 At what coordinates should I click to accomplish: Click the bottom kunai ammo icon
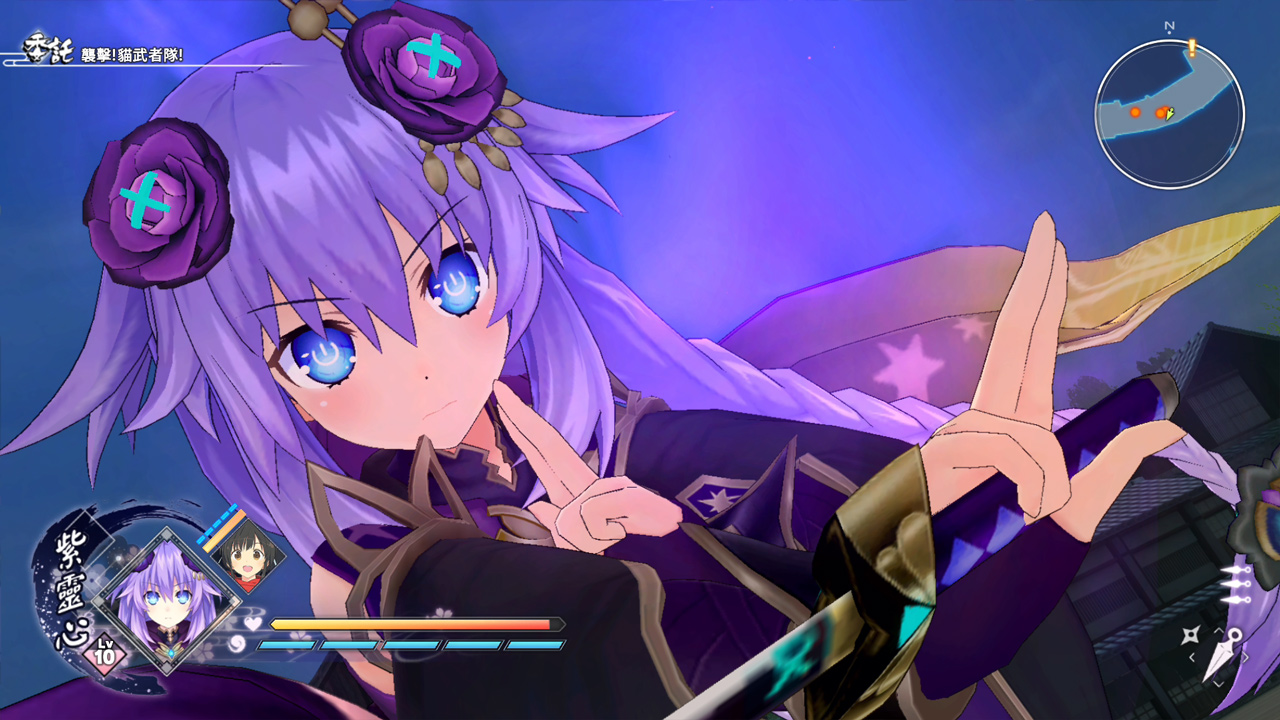click(1233, 600)
